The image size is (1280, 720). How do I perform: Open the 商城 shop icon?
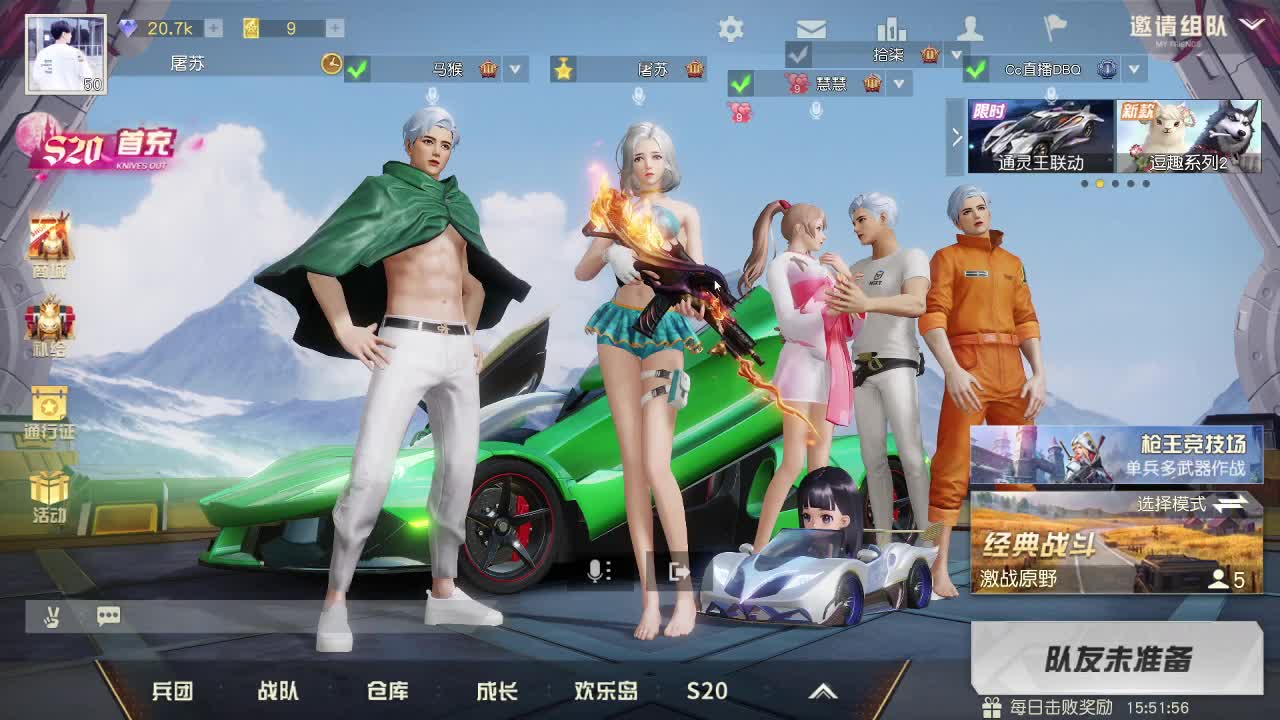click(48, 232)
